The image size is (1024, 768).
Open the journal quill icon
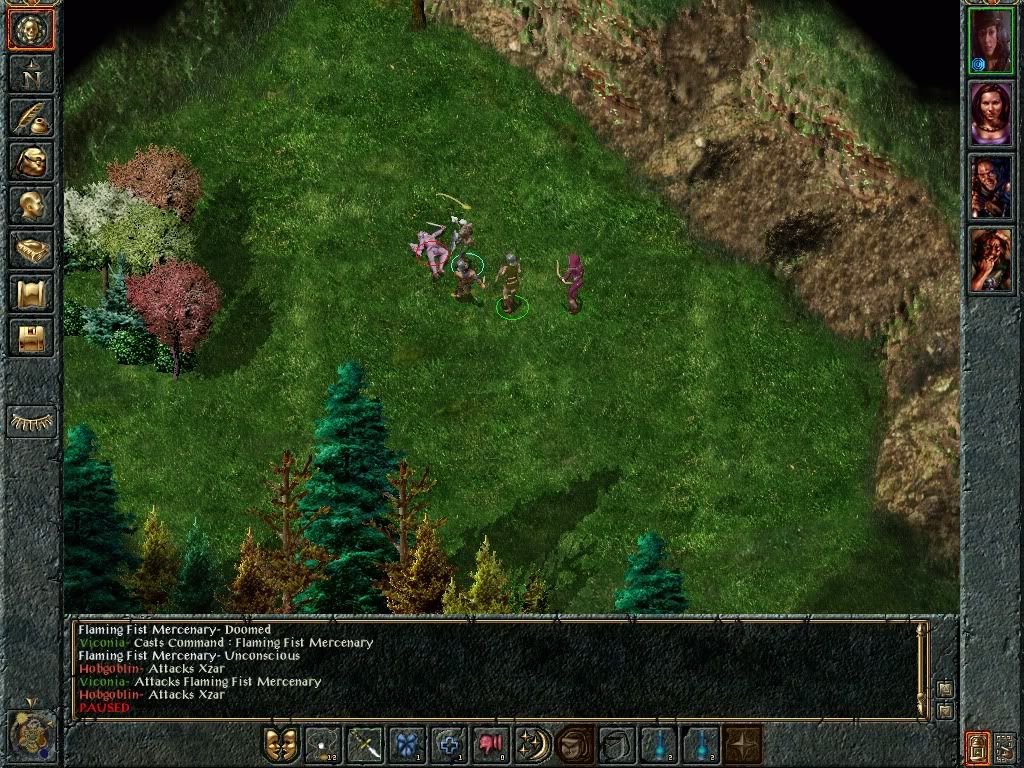pyautogui.click(x=31, y=117)
